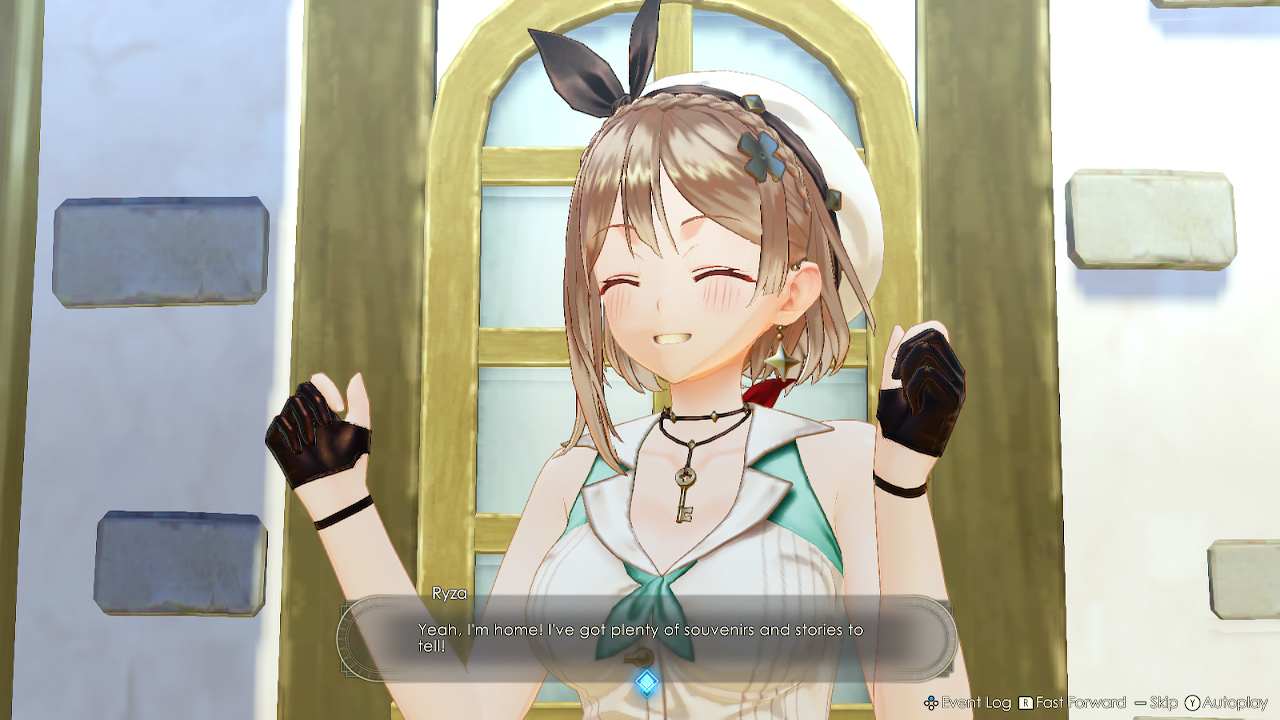The width and height of the screenshot is (1280, 720).
Task: Click the Ryza name tag above the dialogue
Action: click(x=450, y=593)
